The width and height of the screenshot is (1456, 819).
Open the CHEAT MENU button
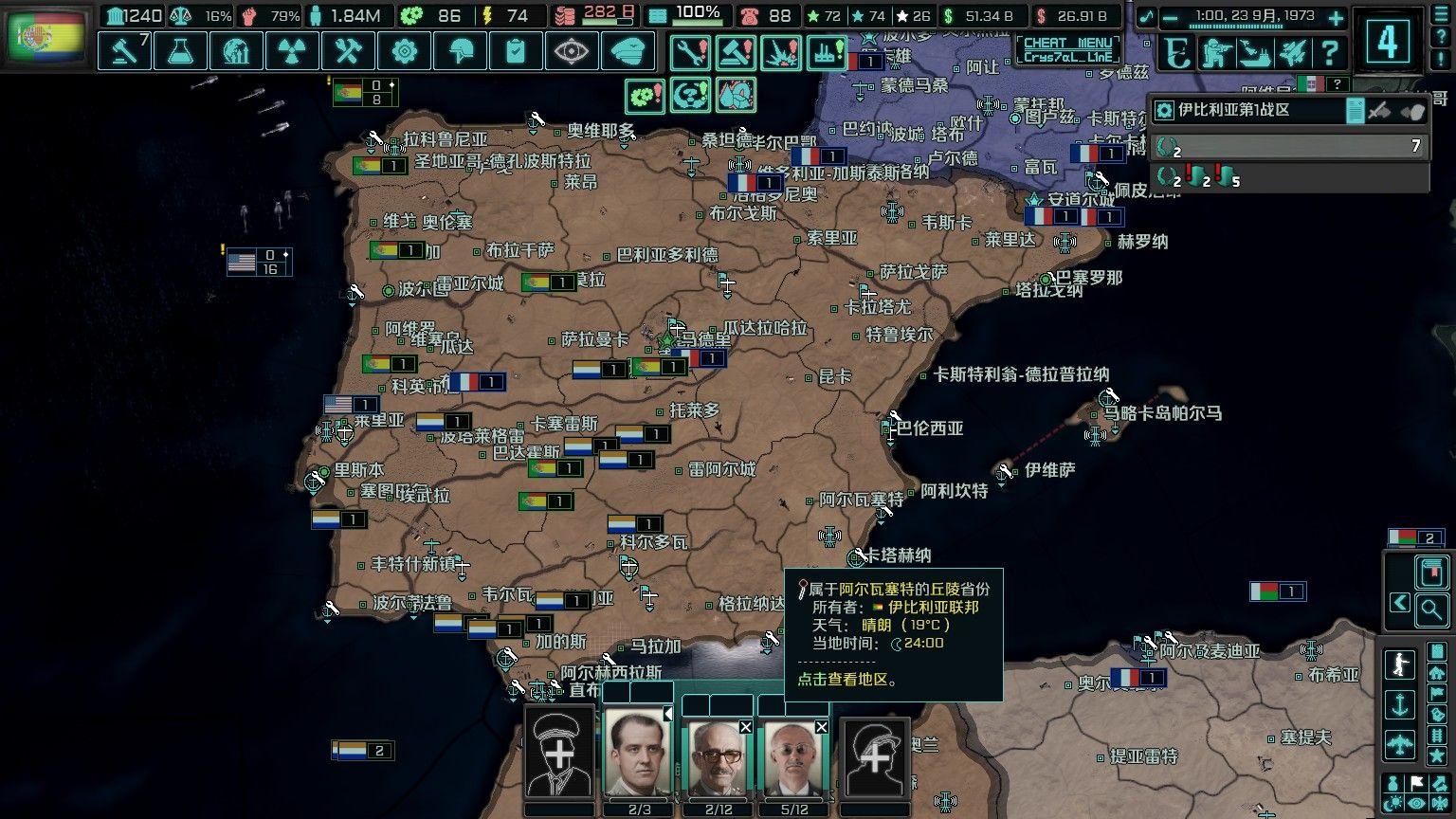[x=1067, y=48]
